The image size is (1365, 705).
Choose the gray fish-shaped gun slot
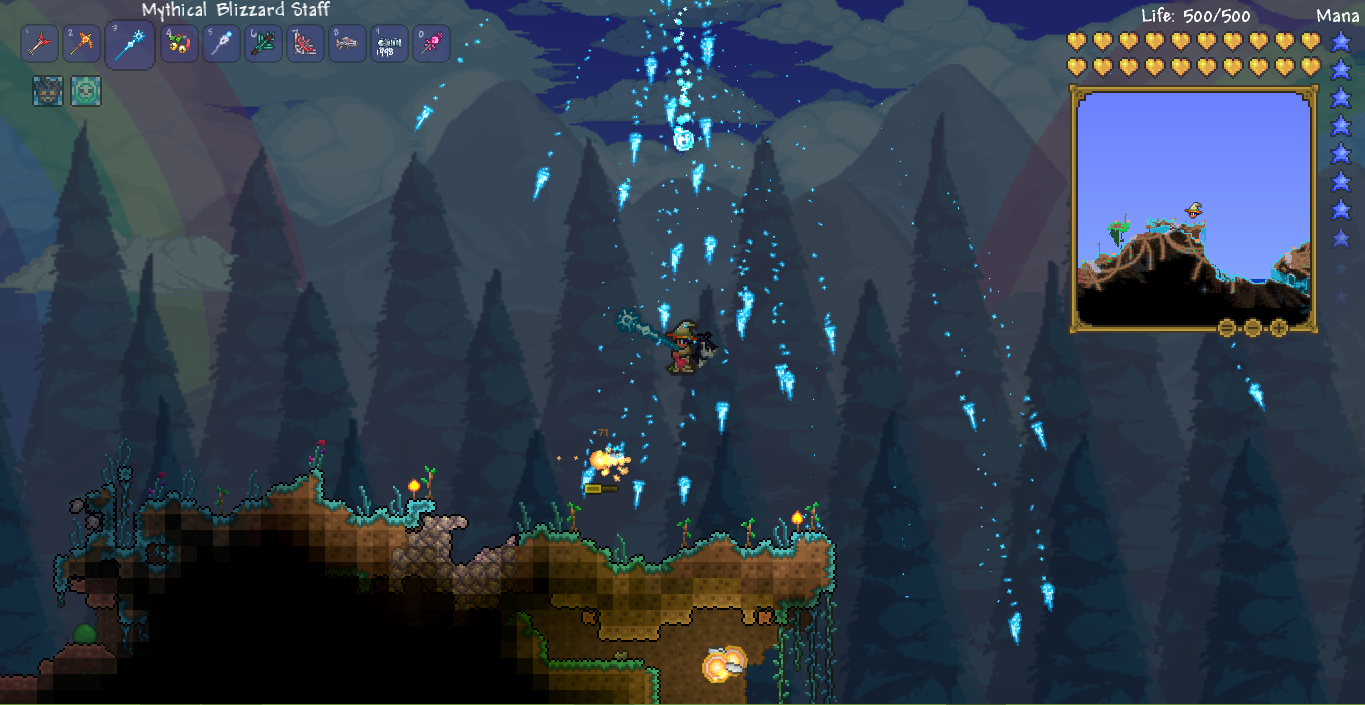347,44
